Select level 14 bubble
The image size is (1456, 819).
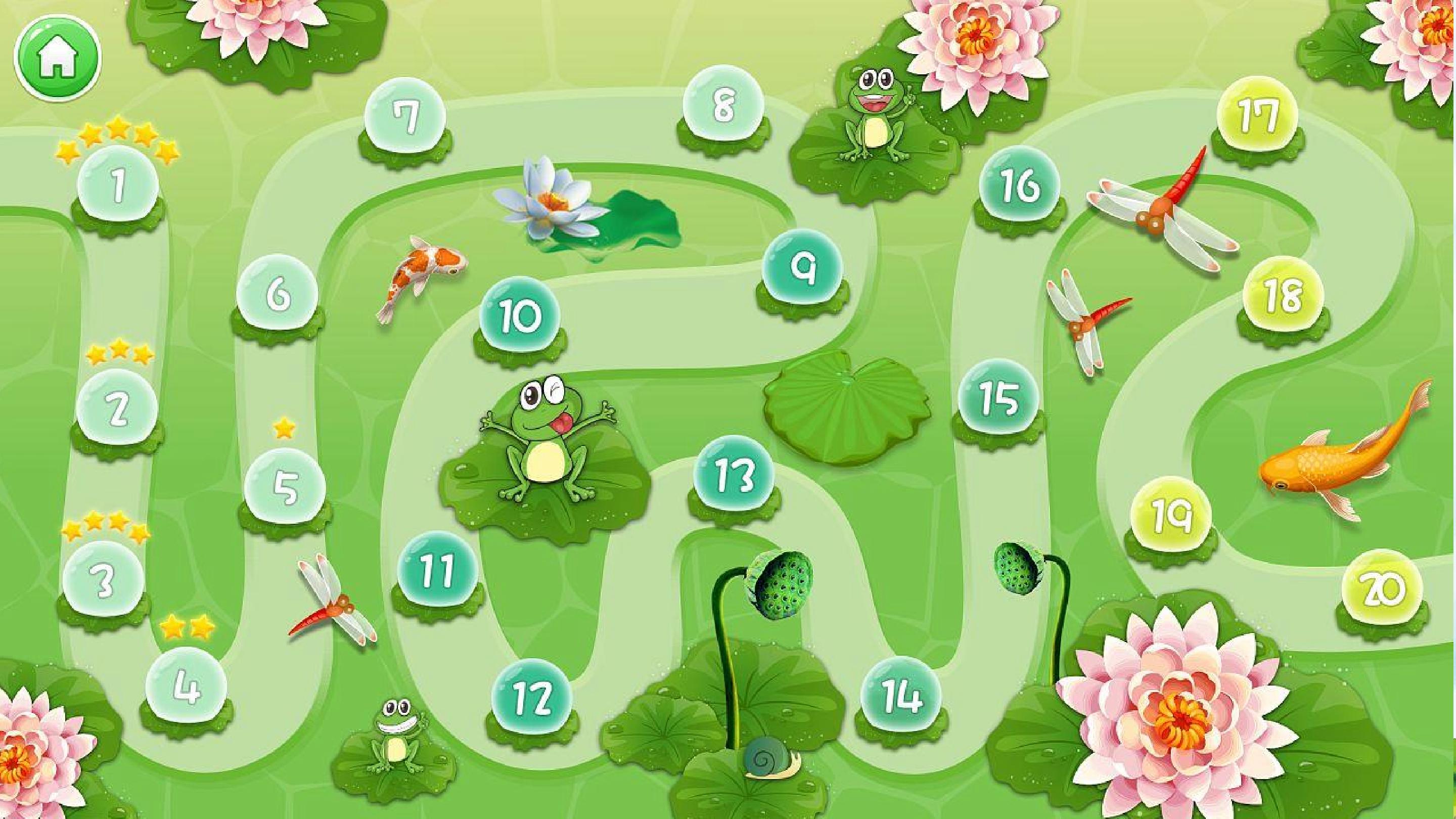coord(901,696)
